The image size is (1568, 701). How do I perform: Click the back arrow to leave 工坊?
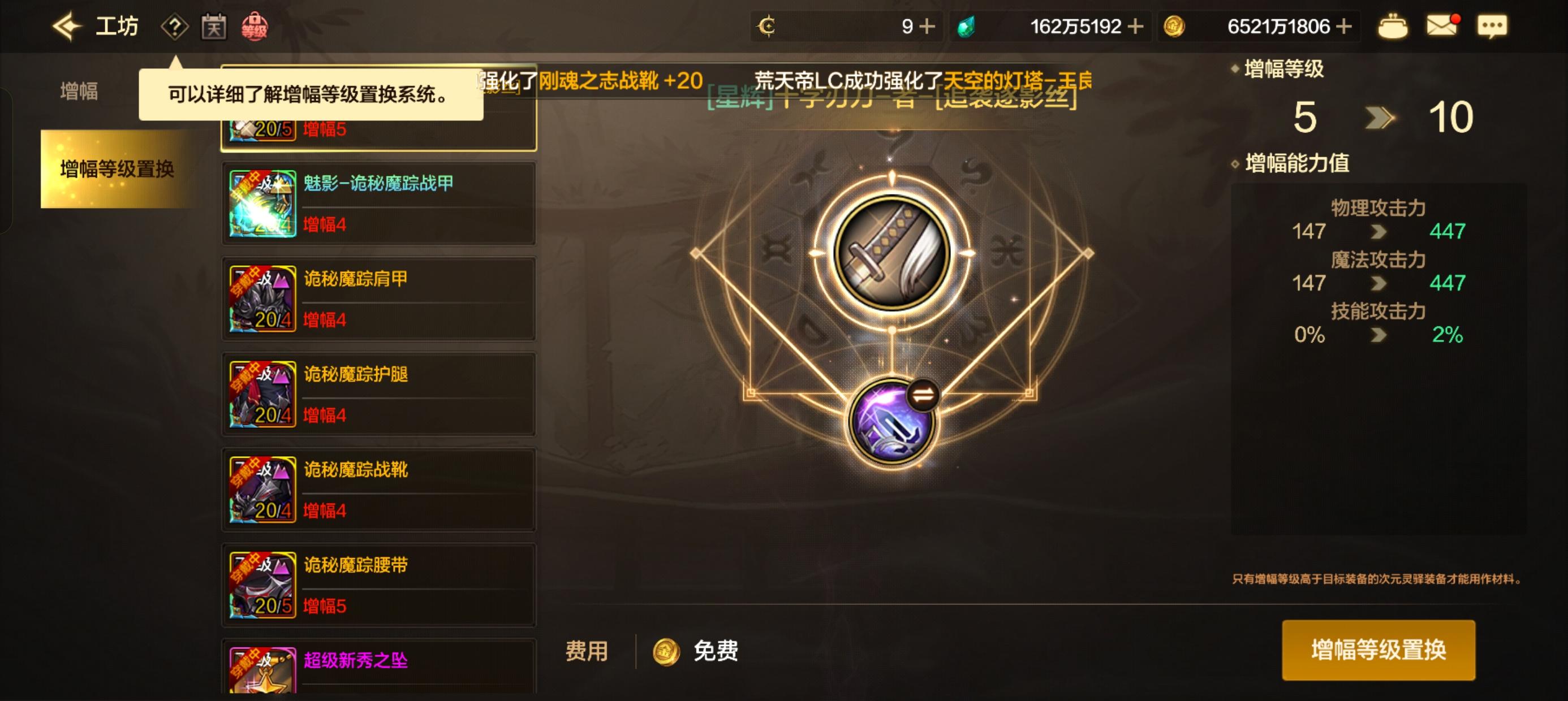pos(67,25)
